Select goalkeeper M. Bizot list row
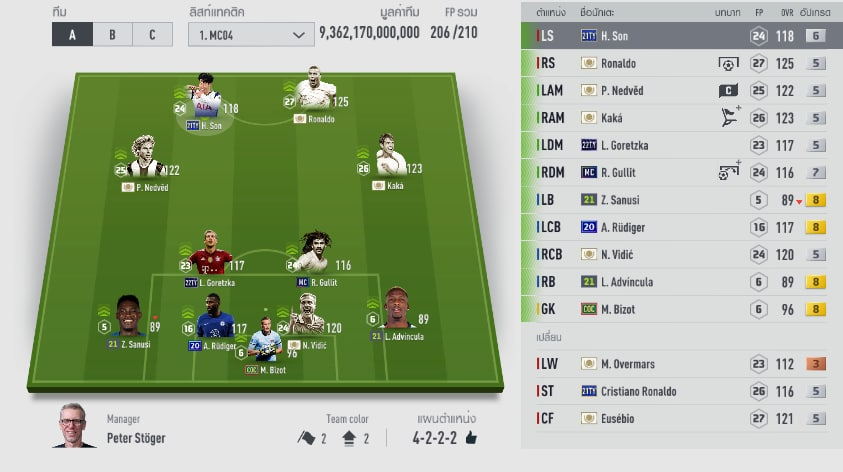The width and height of the screenshot is (843, 472). coord(680,309)
